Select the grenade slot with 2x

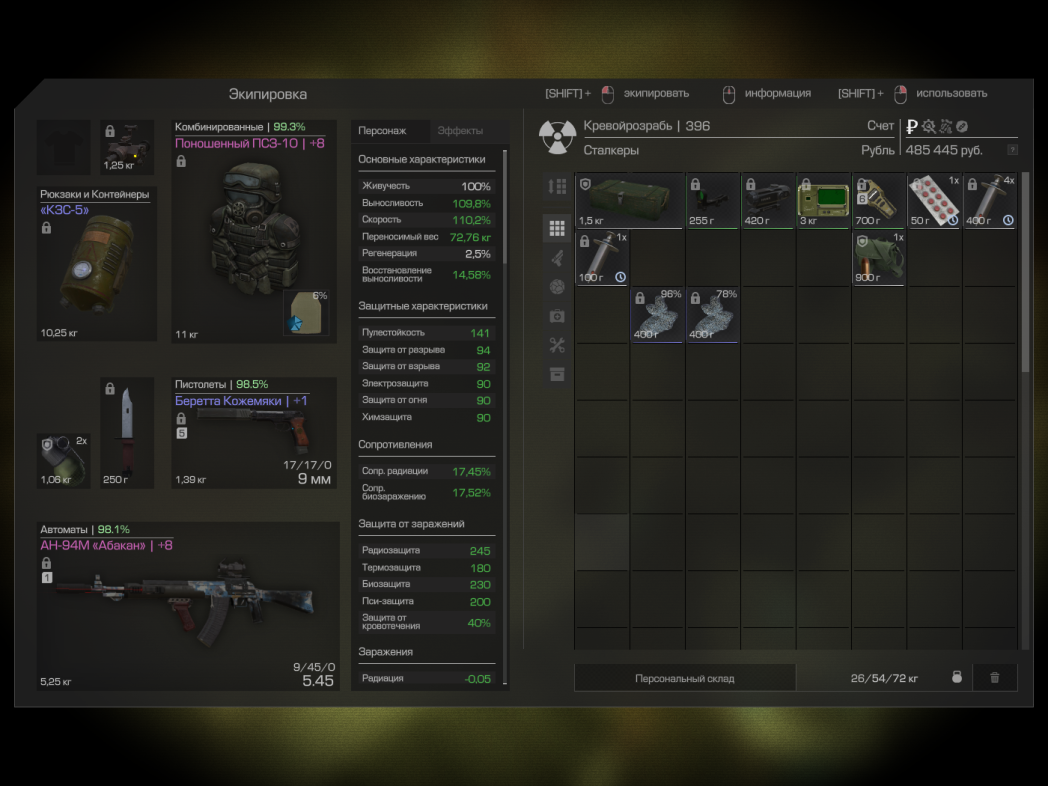click(x=64, y=460)
